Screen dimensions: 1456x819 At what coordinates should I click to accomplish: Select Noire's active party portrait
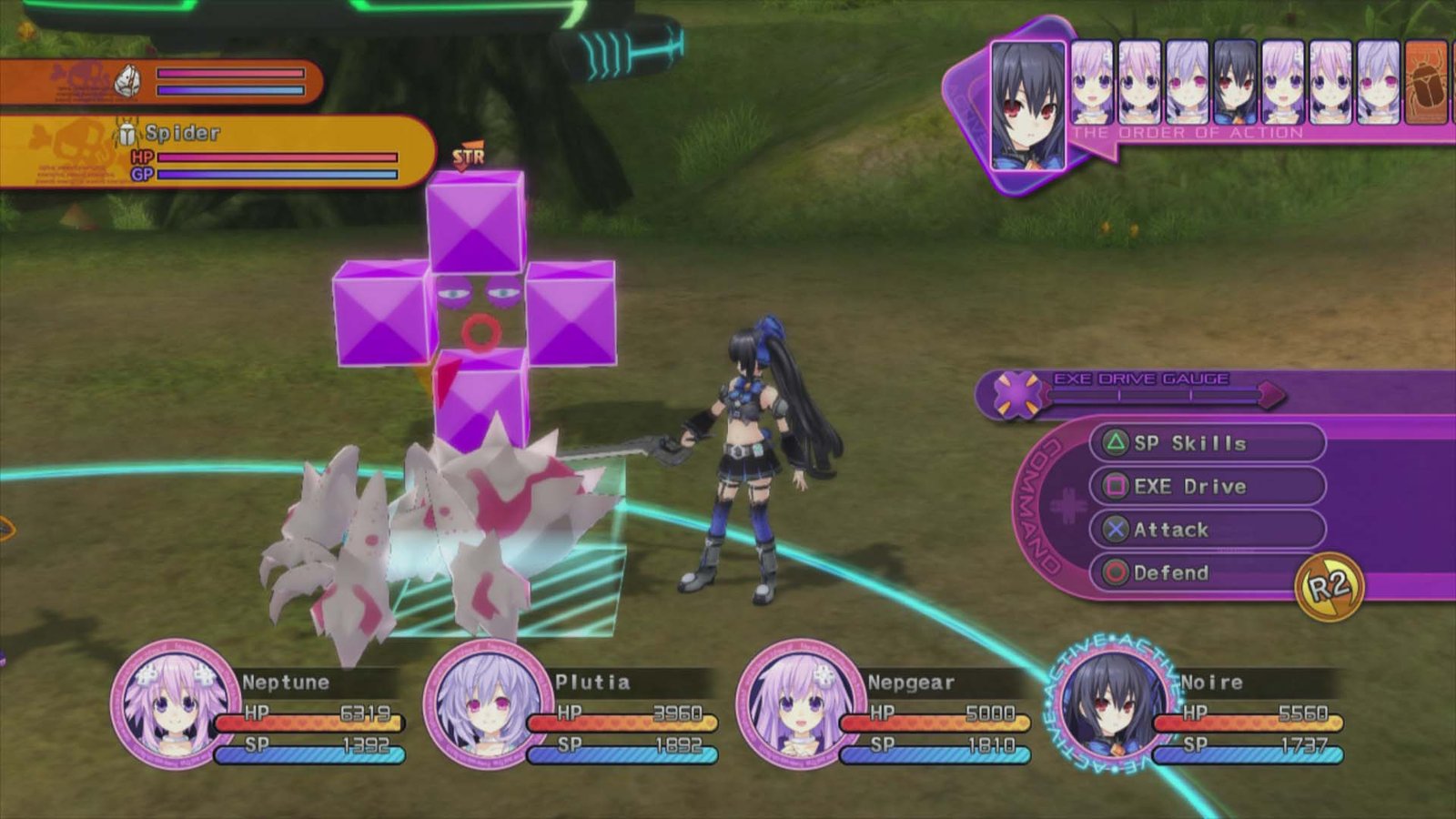pyautogui.click(x=1114, y=703)
